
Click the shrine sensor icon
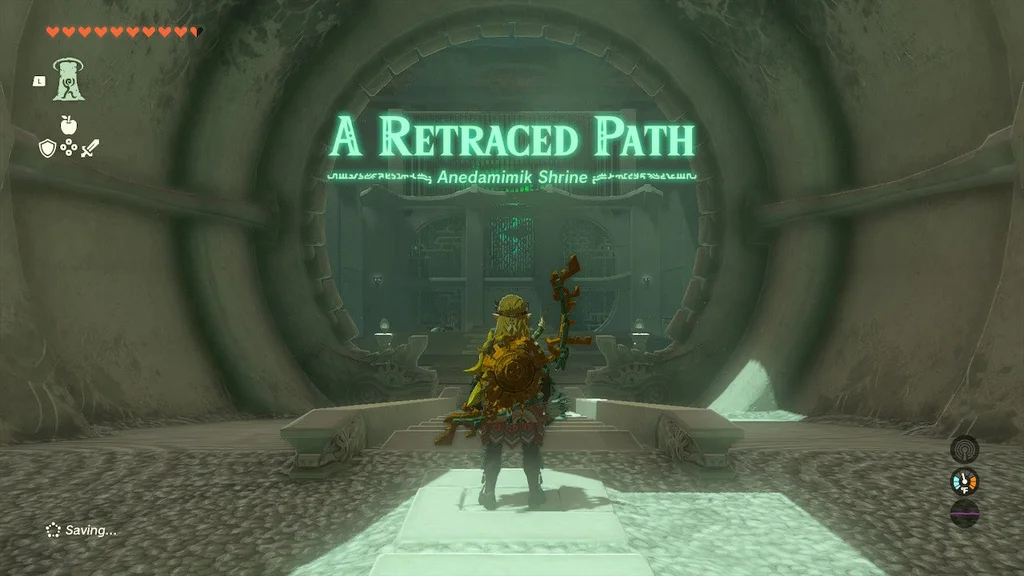click(x=964, y=449)
